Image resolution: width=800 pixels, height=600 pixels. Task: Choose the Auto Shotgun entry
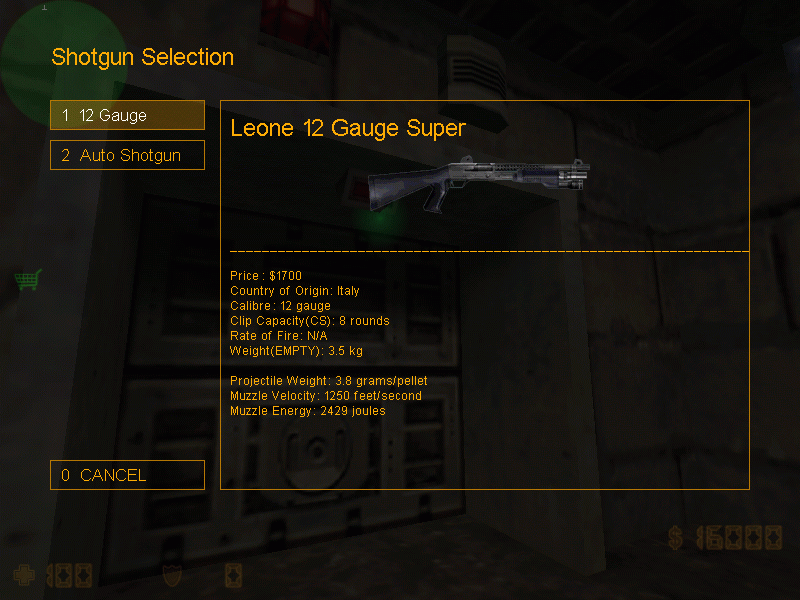pyautogui.click(x=127, y=155)
